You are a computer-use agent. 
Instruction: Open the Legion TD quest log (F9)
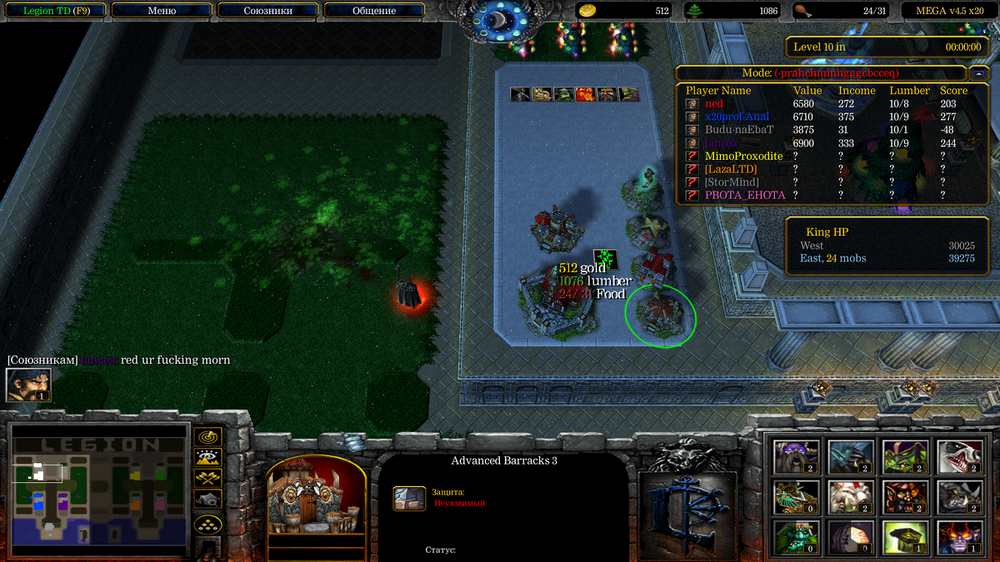tap(55, 11)
